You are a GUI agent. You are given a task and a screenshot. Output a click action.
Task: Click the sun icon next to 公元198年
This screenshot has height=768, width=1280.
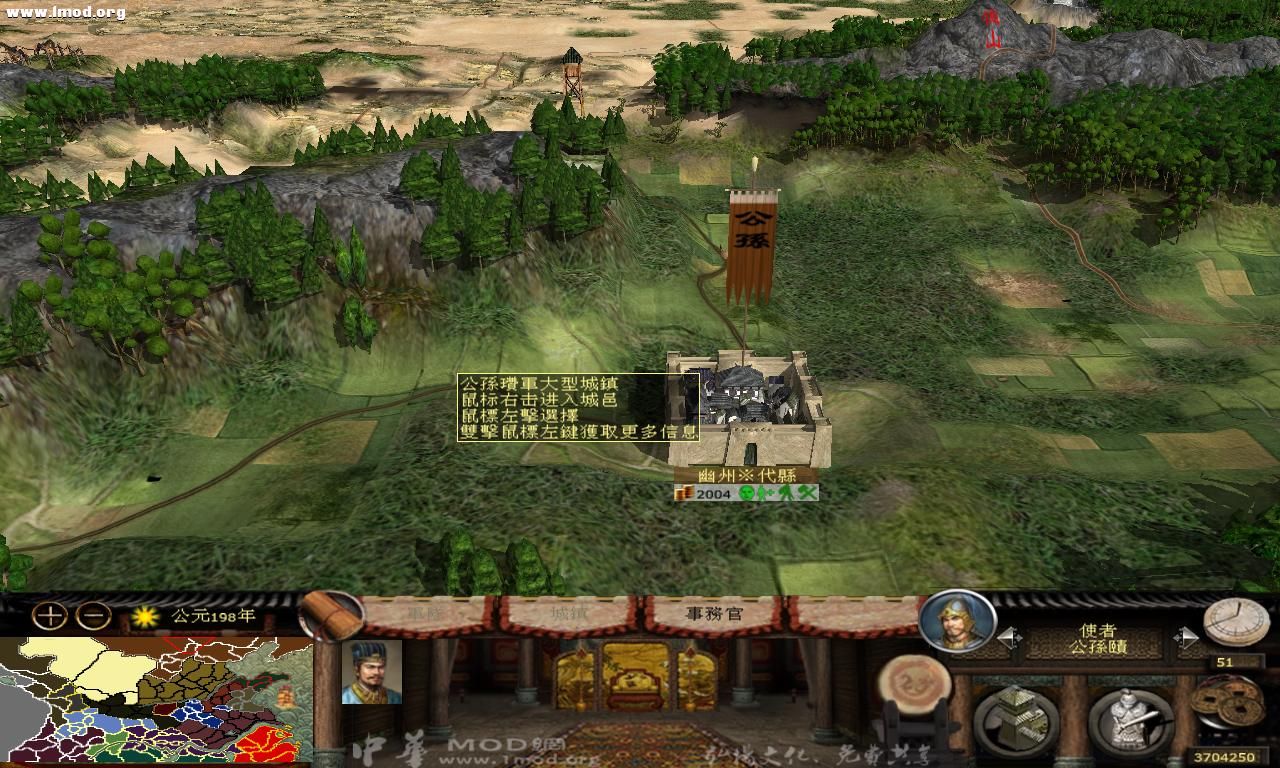142,618
